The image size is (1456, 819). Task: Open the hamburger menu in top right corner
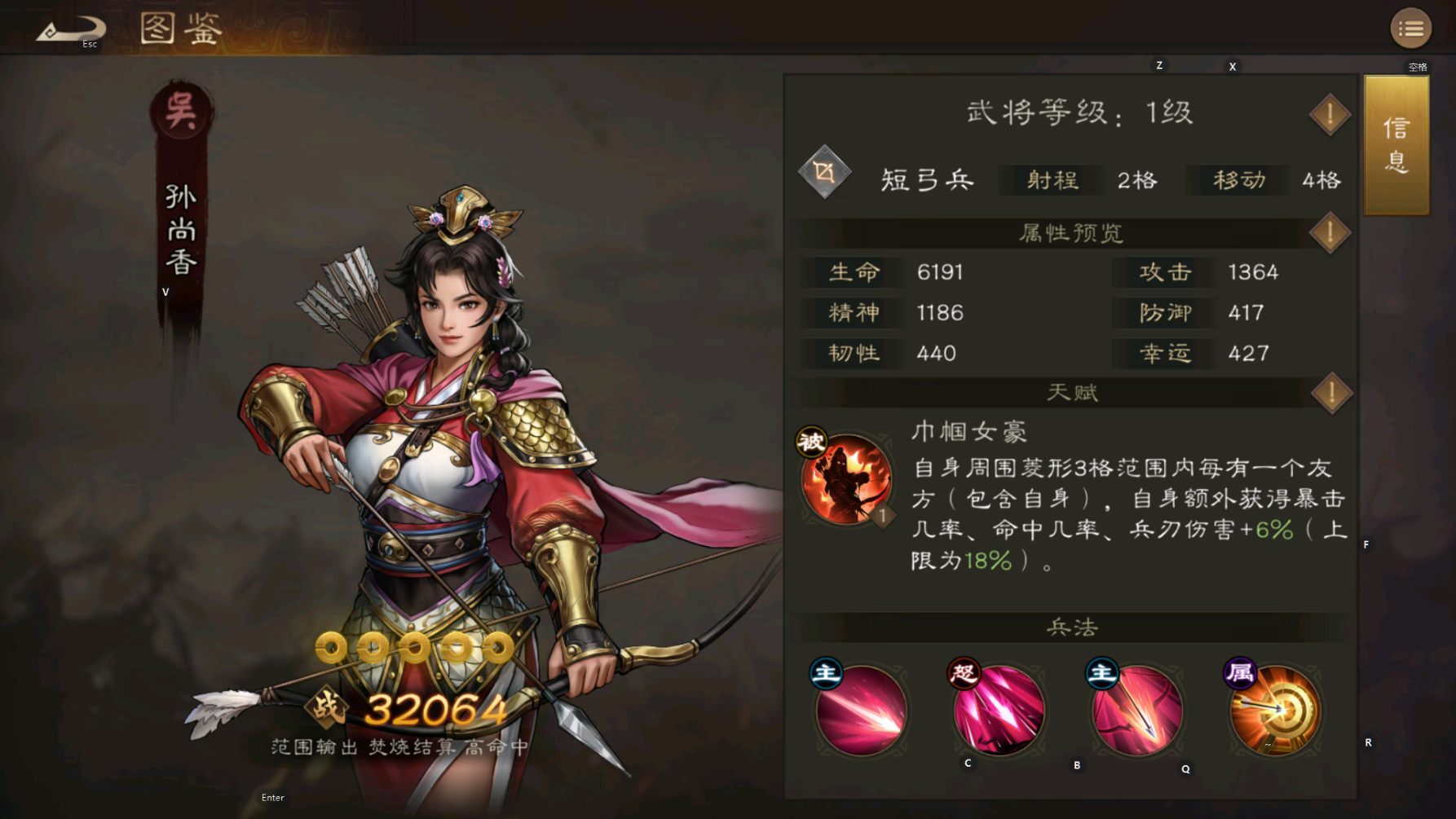(x=1411, y=27)
